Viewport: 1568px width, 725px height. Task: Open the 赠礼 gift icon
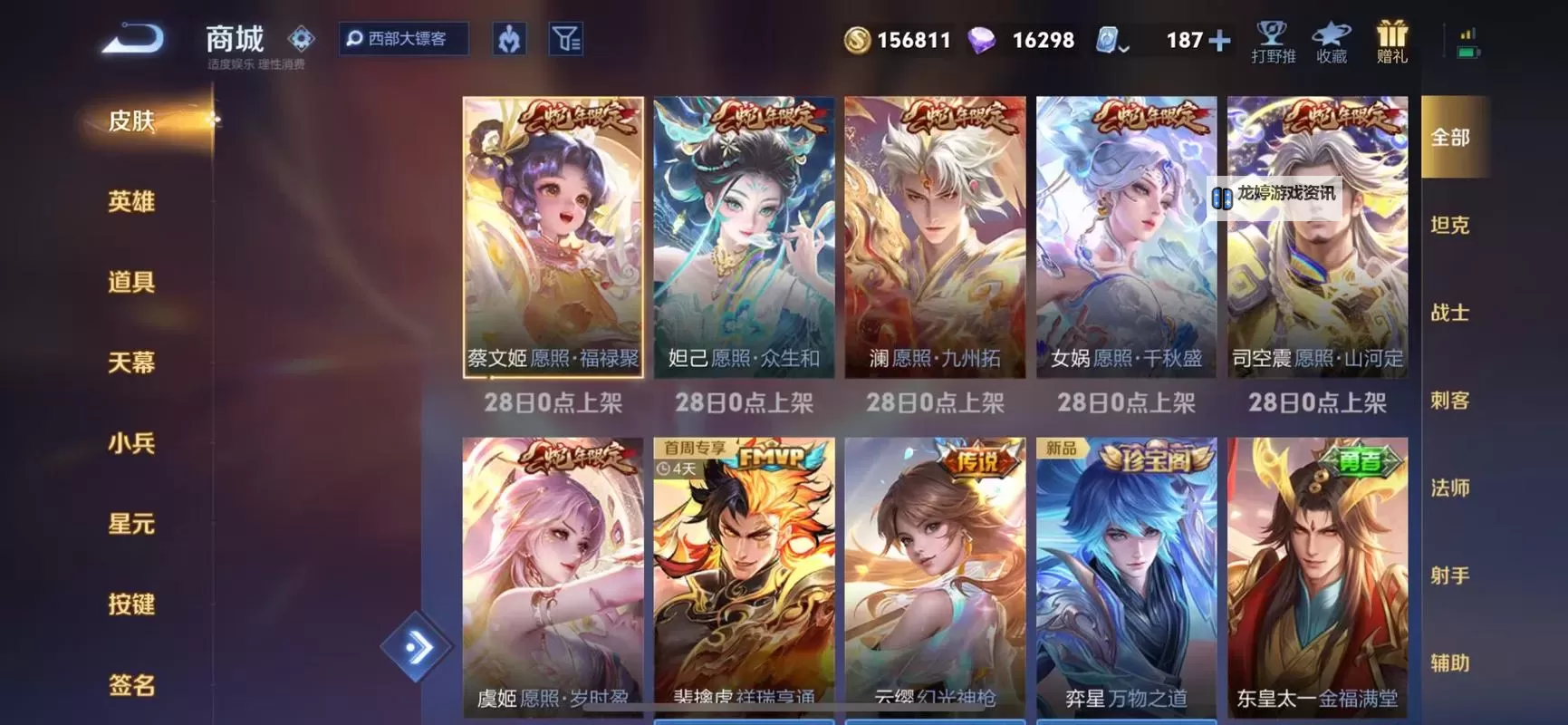coord(1392,41)
